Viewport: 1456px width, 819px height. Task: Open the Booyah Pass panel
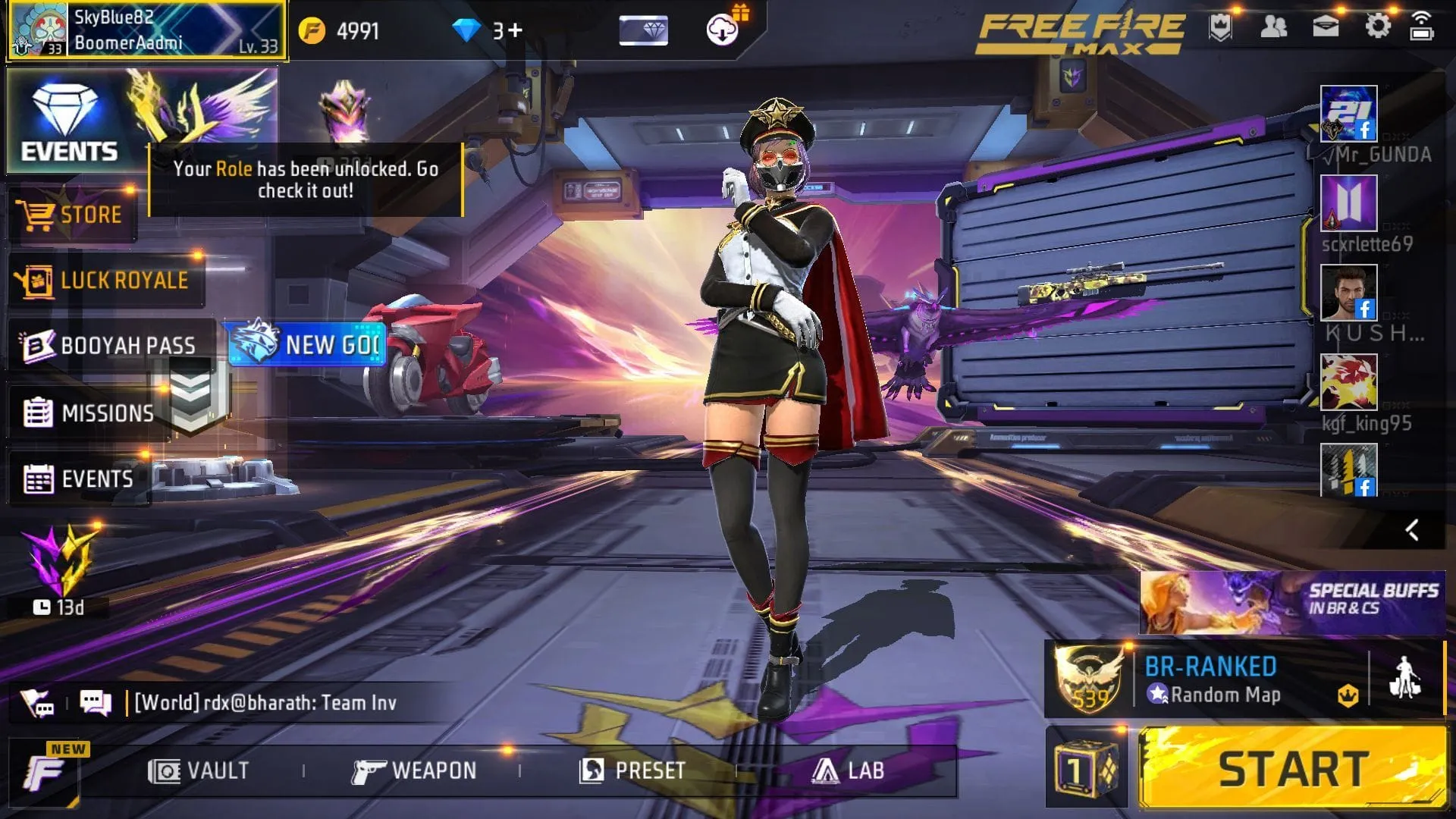pos(114,345)
